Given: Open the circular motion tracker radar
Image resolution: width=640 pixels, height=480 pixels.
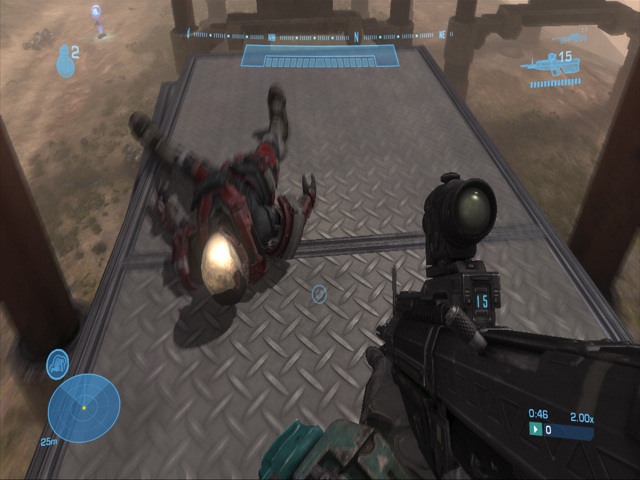Looking at the screenshot, I should click(84, 407).
